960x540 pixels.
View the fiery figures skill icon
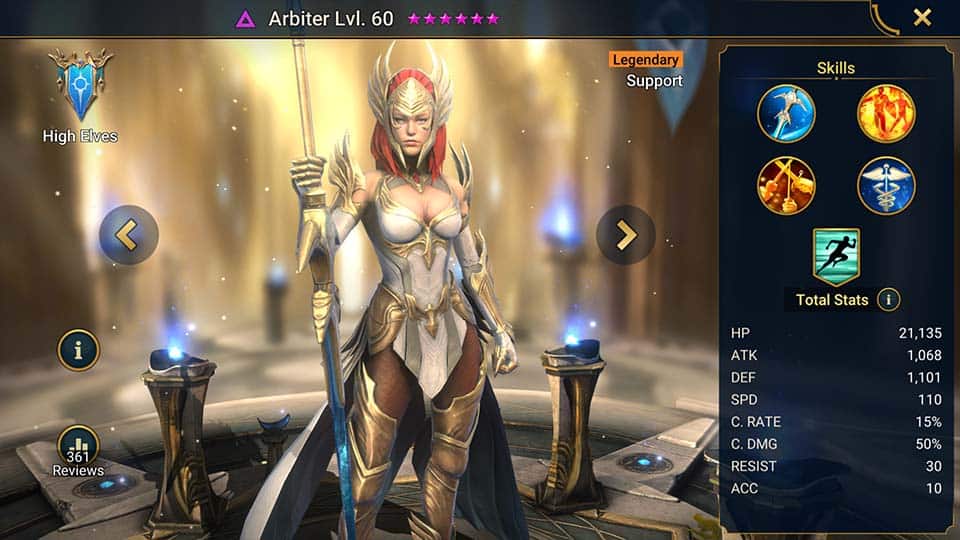[886, 113]
